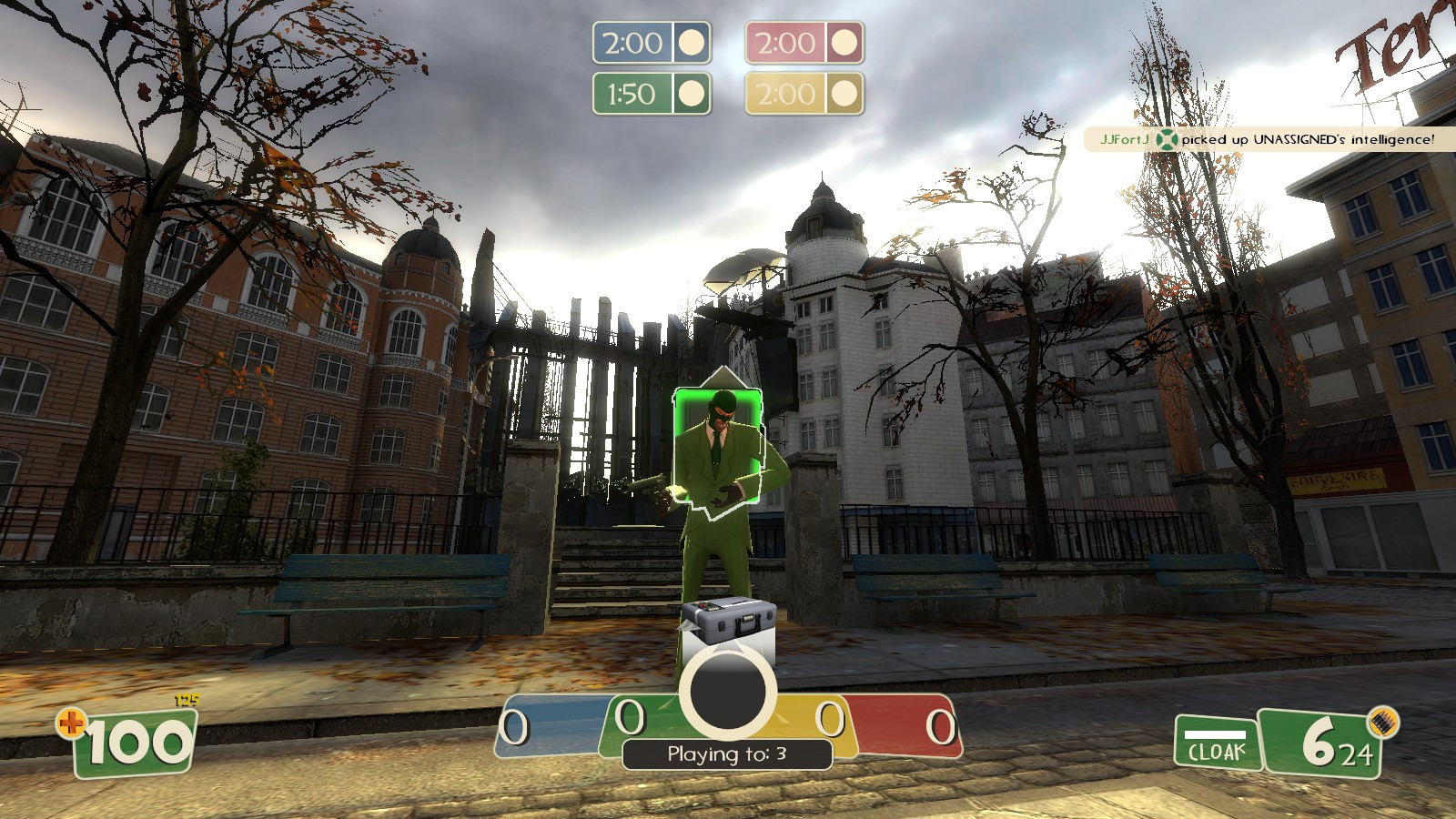The image size is (1456, 819).
Task: Select the red team score panel
Action: [x=901, y=723]
